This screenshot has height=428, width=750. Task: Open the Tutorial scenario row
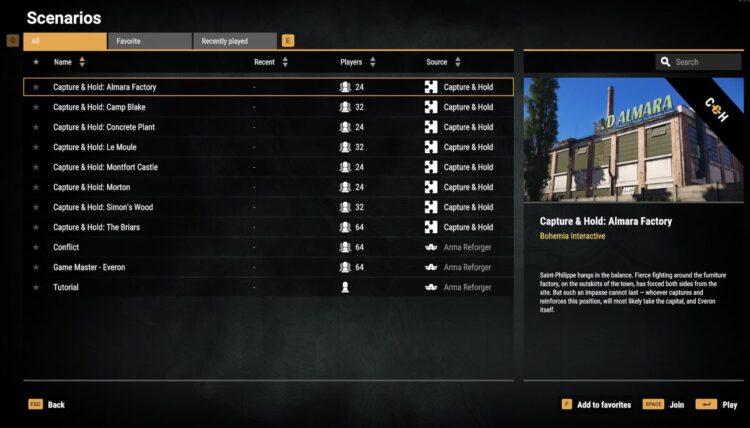[x=66, y=287]
